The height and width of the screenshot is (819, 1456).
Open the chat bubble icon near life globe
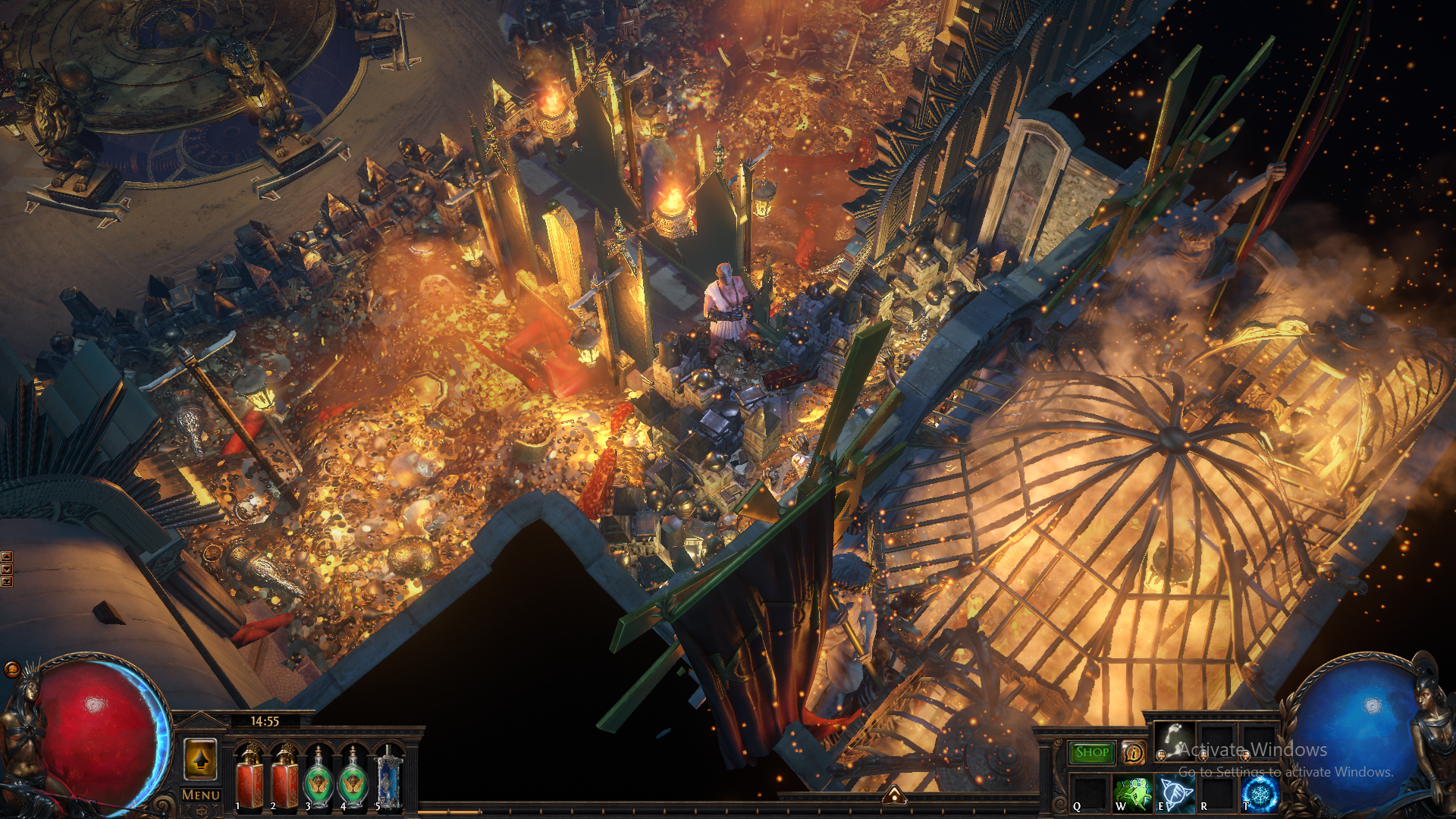[11, 669]
